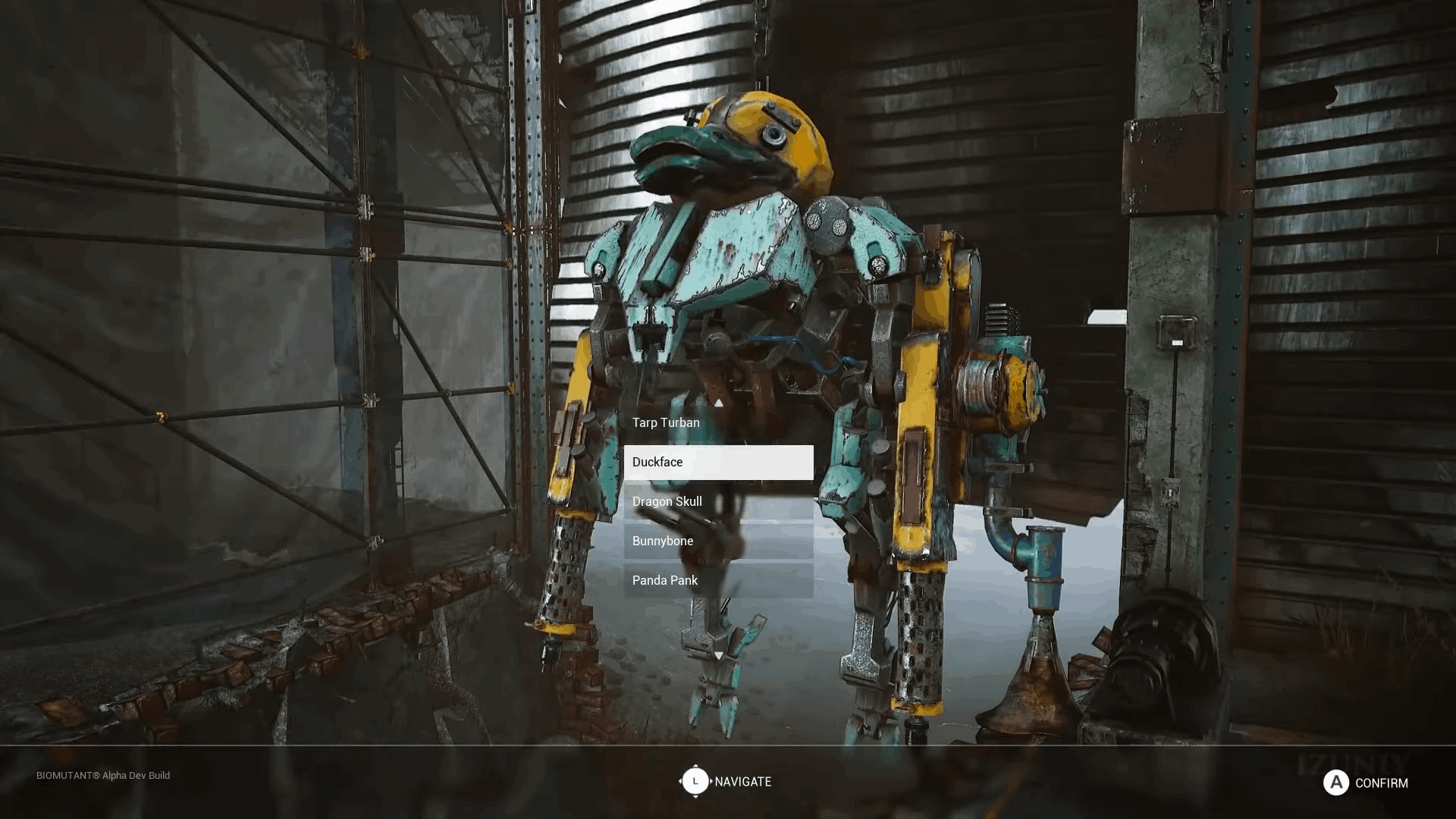Screen dimensions: 1456x819
Task: Click the left arrow on the L-stick navigation icon
Action: click(x=682, y=781)
